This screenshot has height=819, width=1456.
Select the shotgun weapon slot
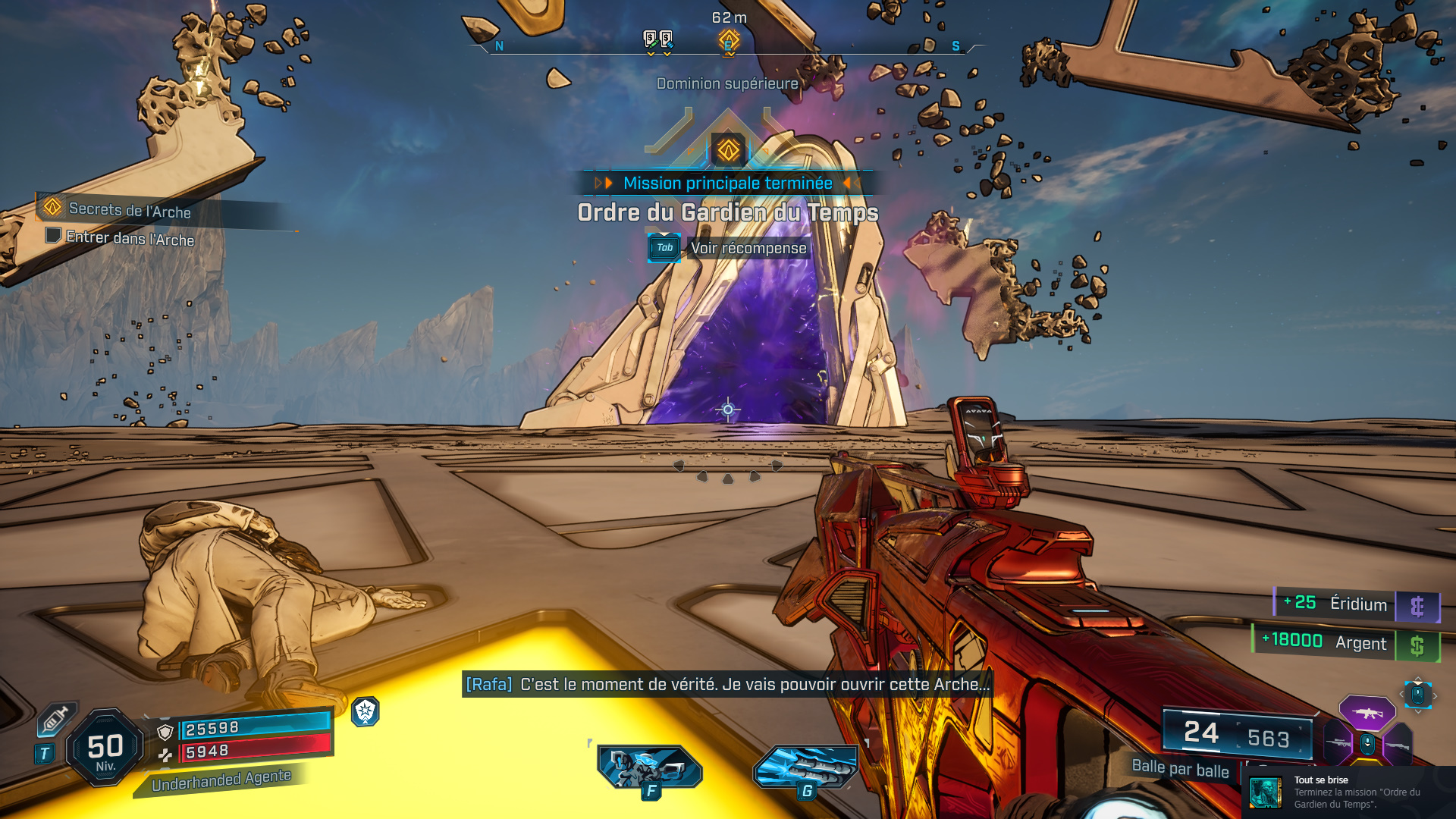[1397, 747]
